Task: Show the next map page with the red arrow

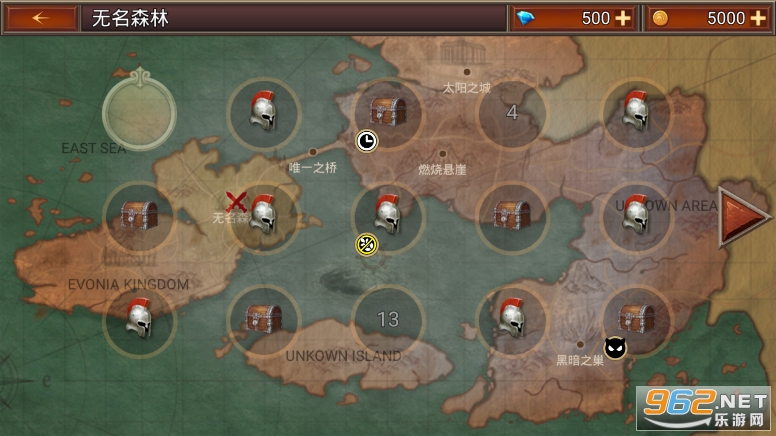Action: pos(743,216)
